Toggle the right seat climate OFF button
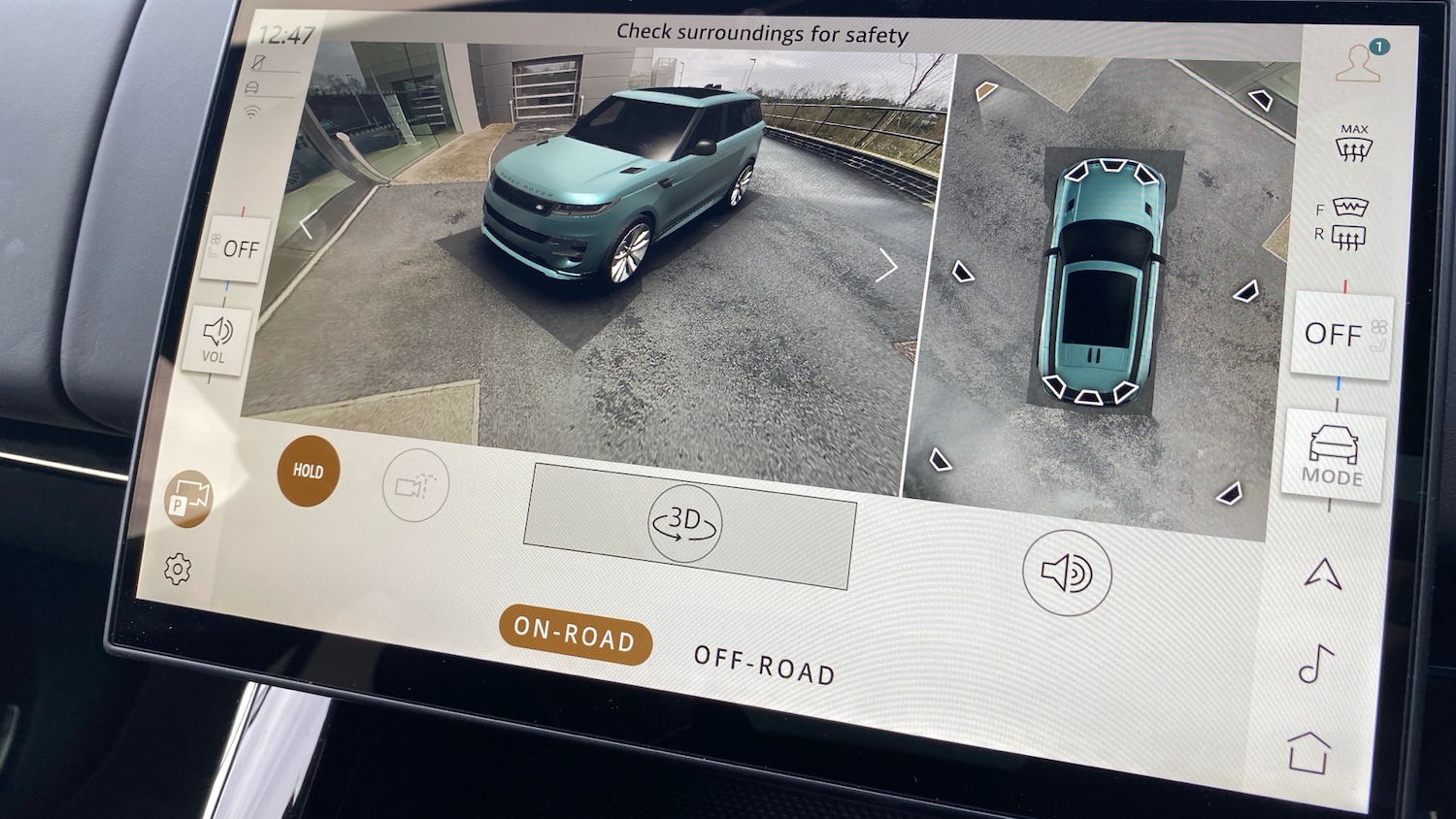Viewport: 1456px width, 819px height. [x=1341, y=335]
